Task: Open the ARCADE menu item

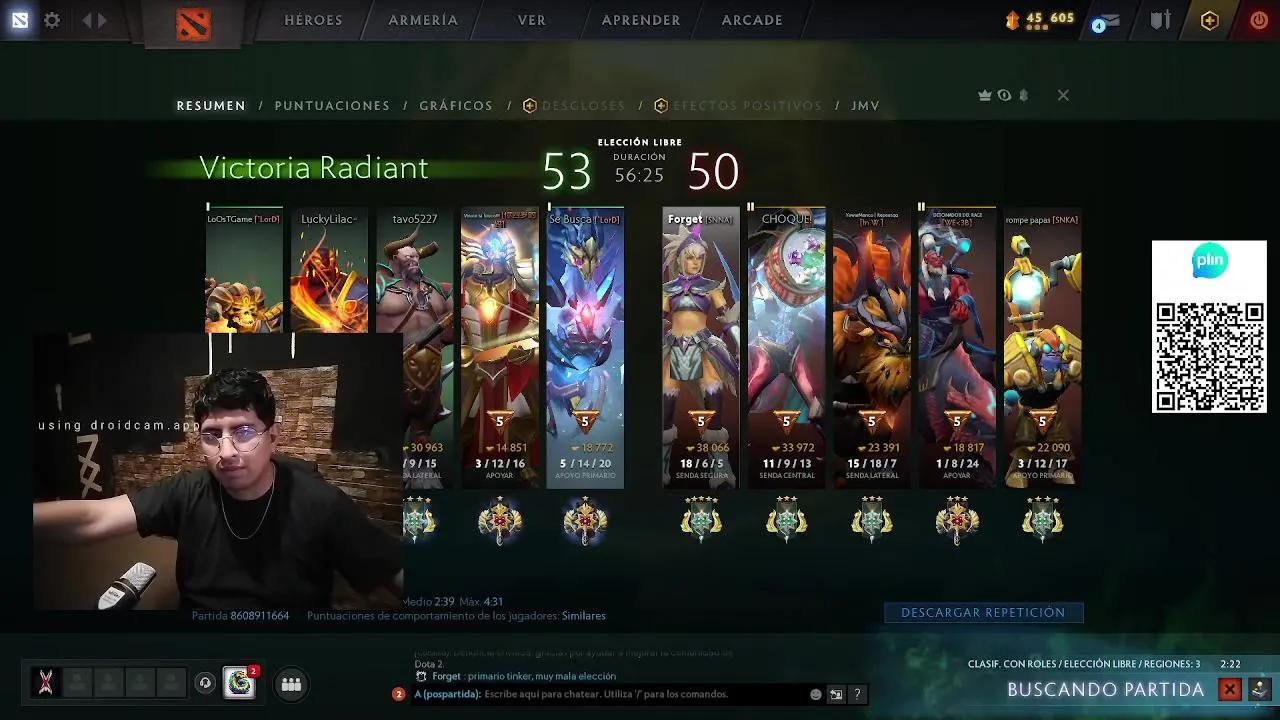Action: 751,19
